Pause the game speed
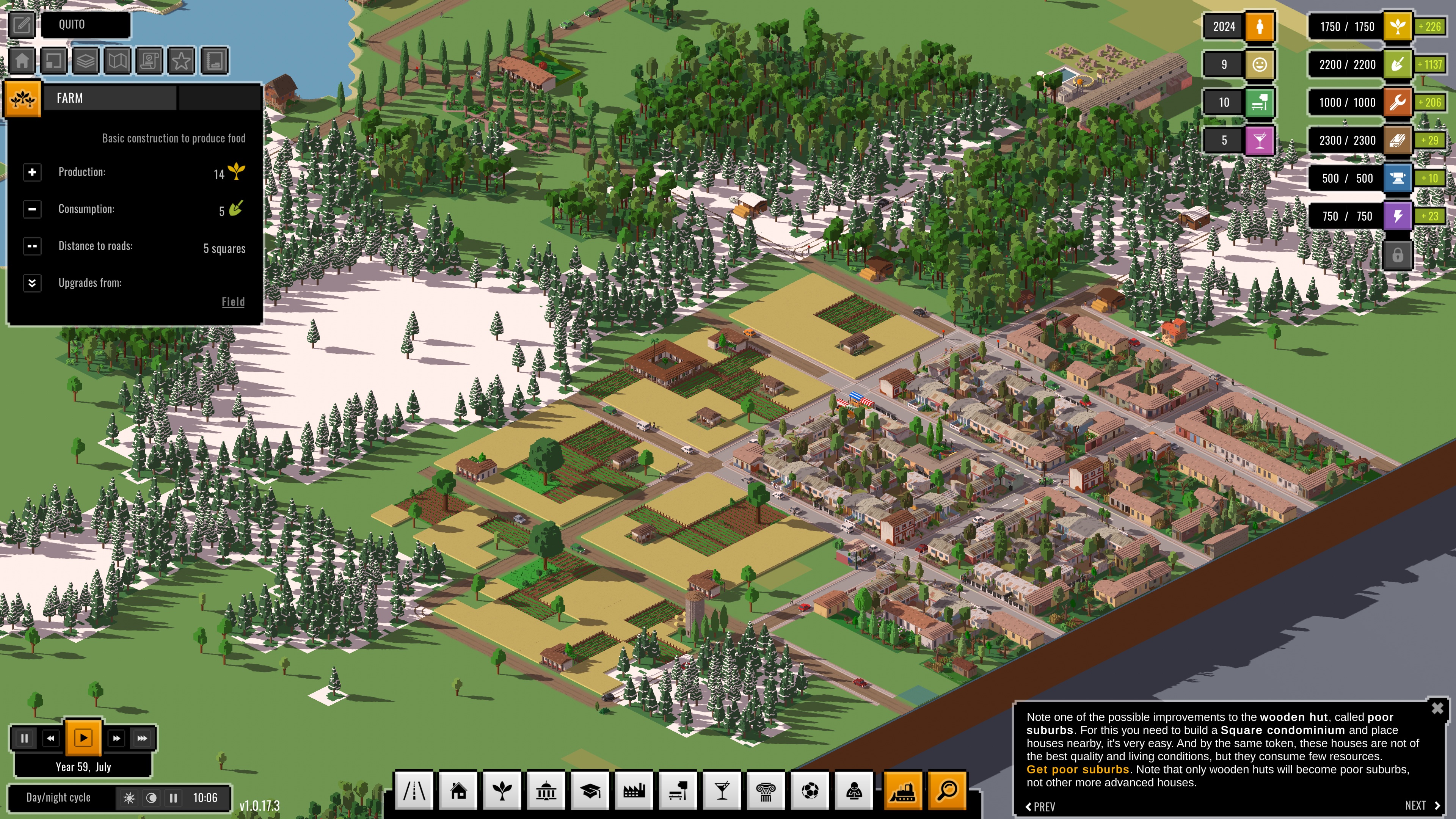The image size is (1456, 819). 24,738
